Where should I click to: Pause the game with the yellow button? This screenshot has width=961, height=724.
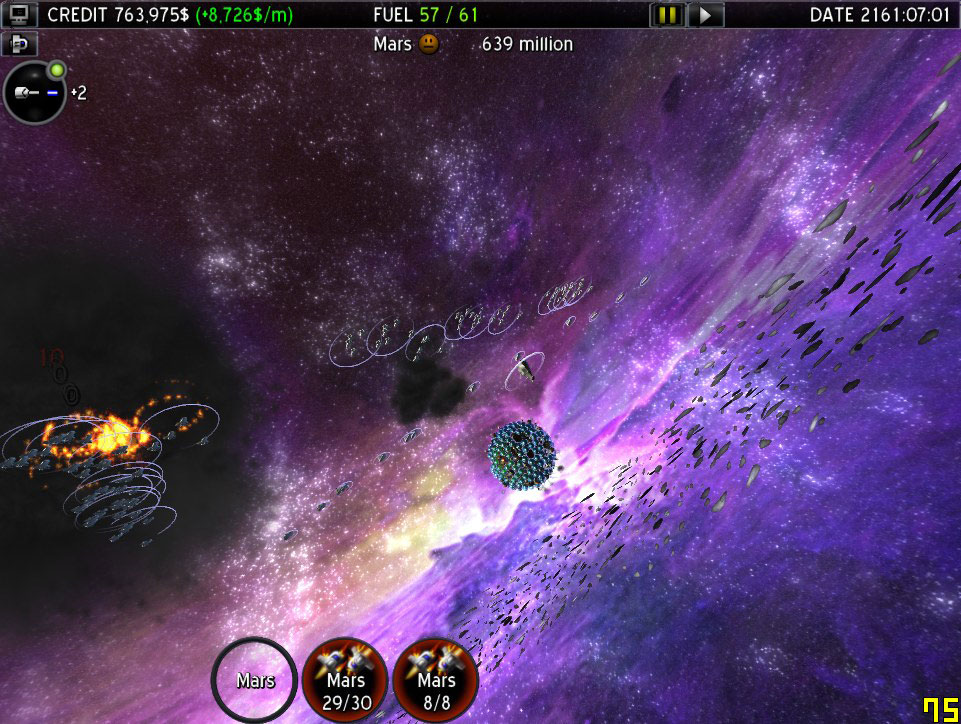tap(666, 15)
